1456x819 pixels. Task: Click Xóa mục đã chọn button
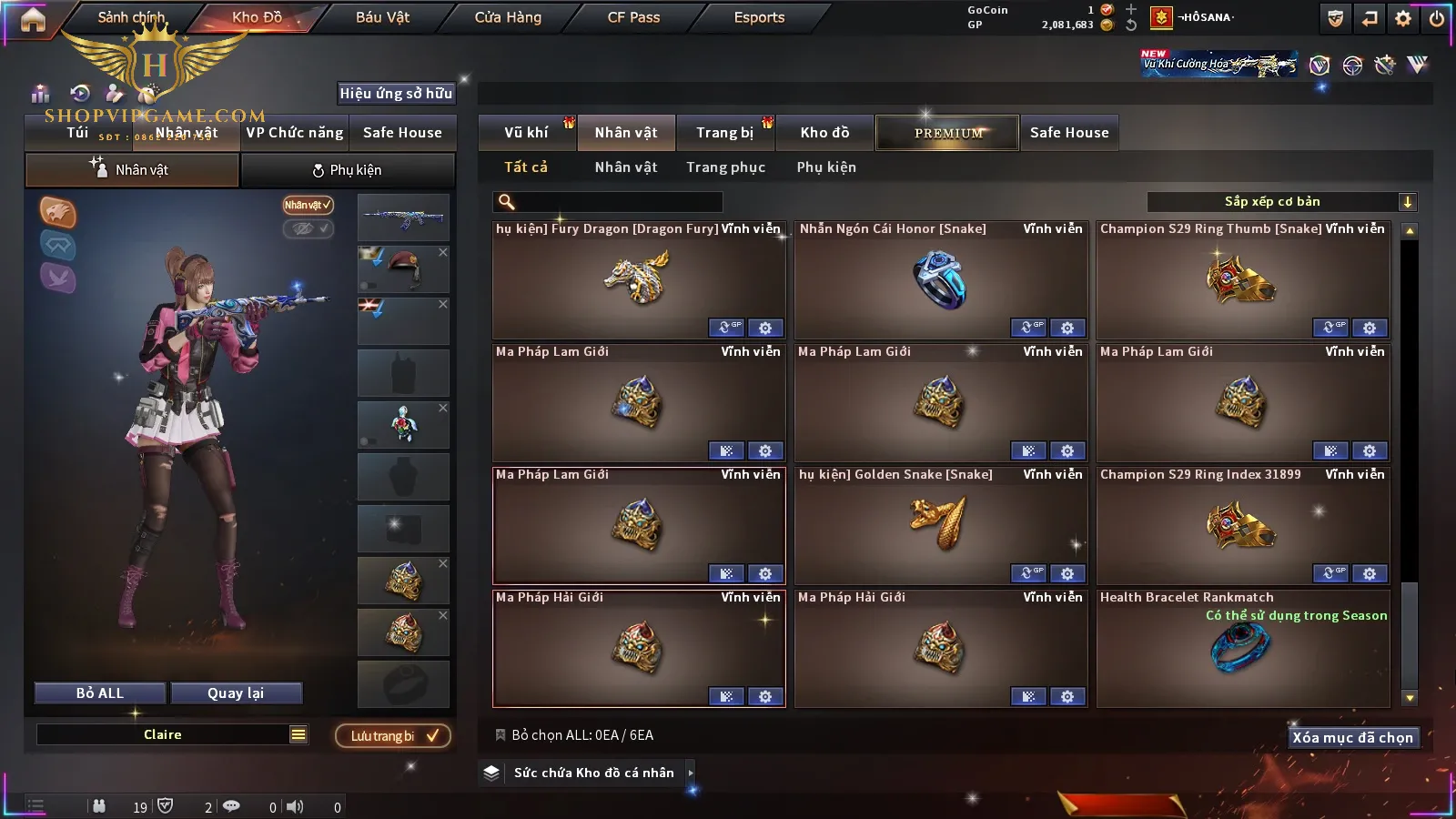(x=1352, y=738)
